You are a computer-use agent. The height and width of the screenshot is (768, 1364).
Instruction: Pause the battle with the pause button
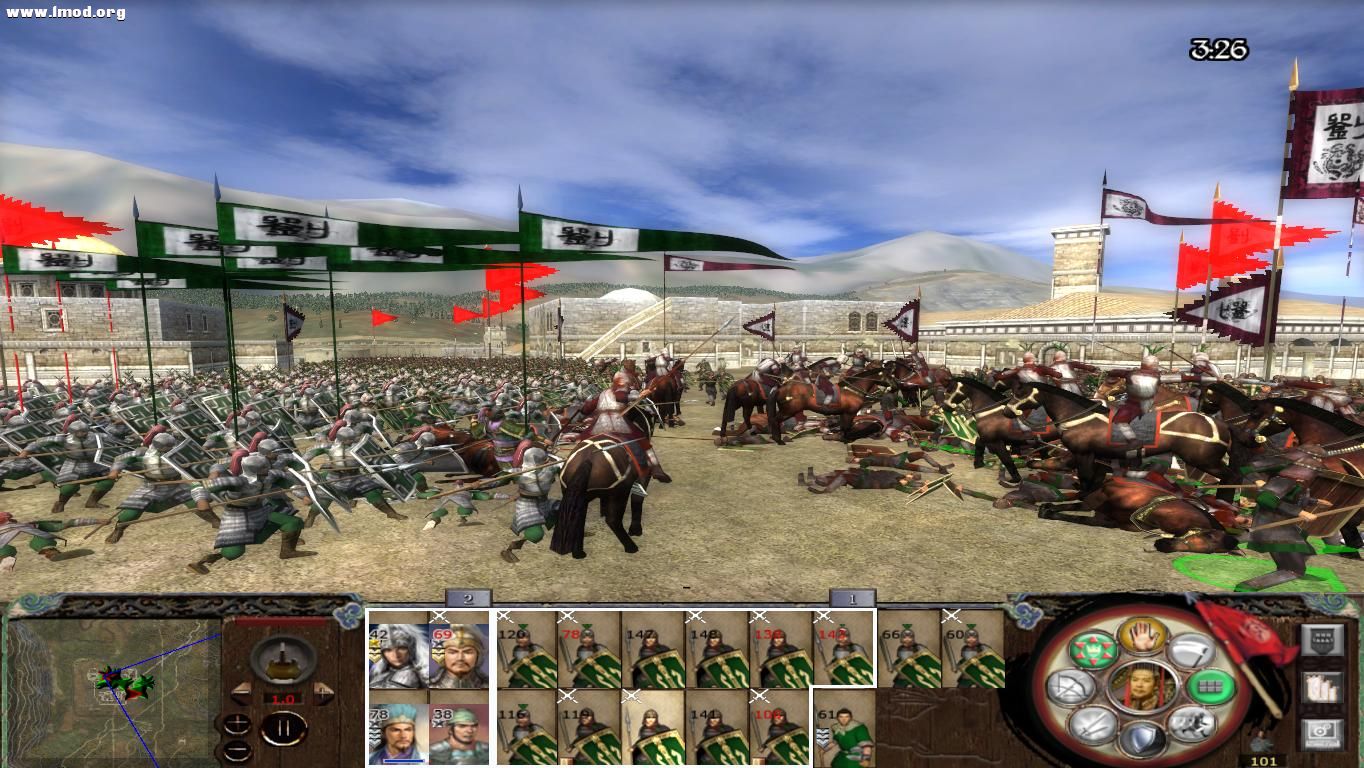pyautogui.click(x=284, y=727)
